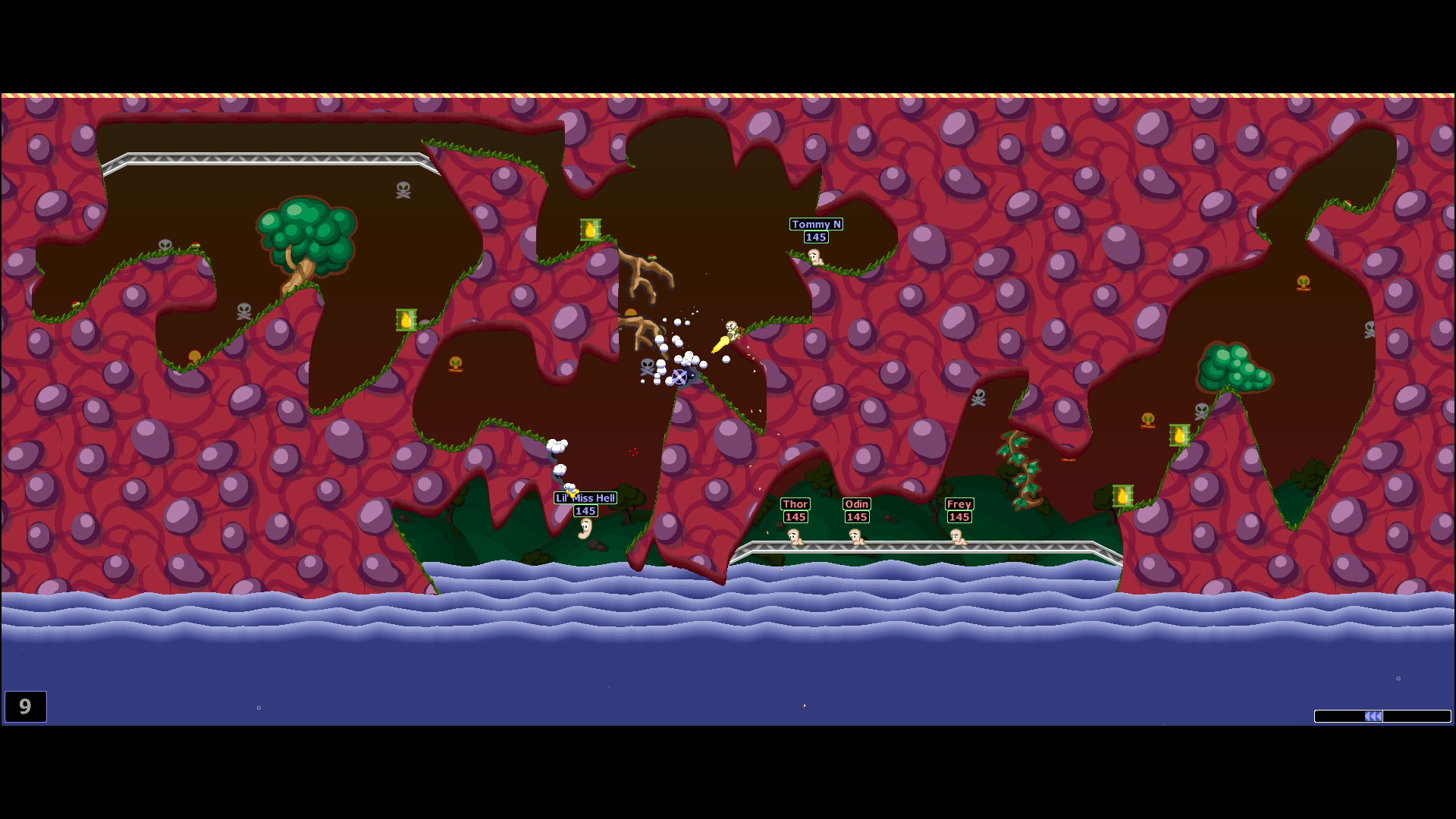
Task: Select Frey's worm at the girder's right end
Action: click(958, 538)
